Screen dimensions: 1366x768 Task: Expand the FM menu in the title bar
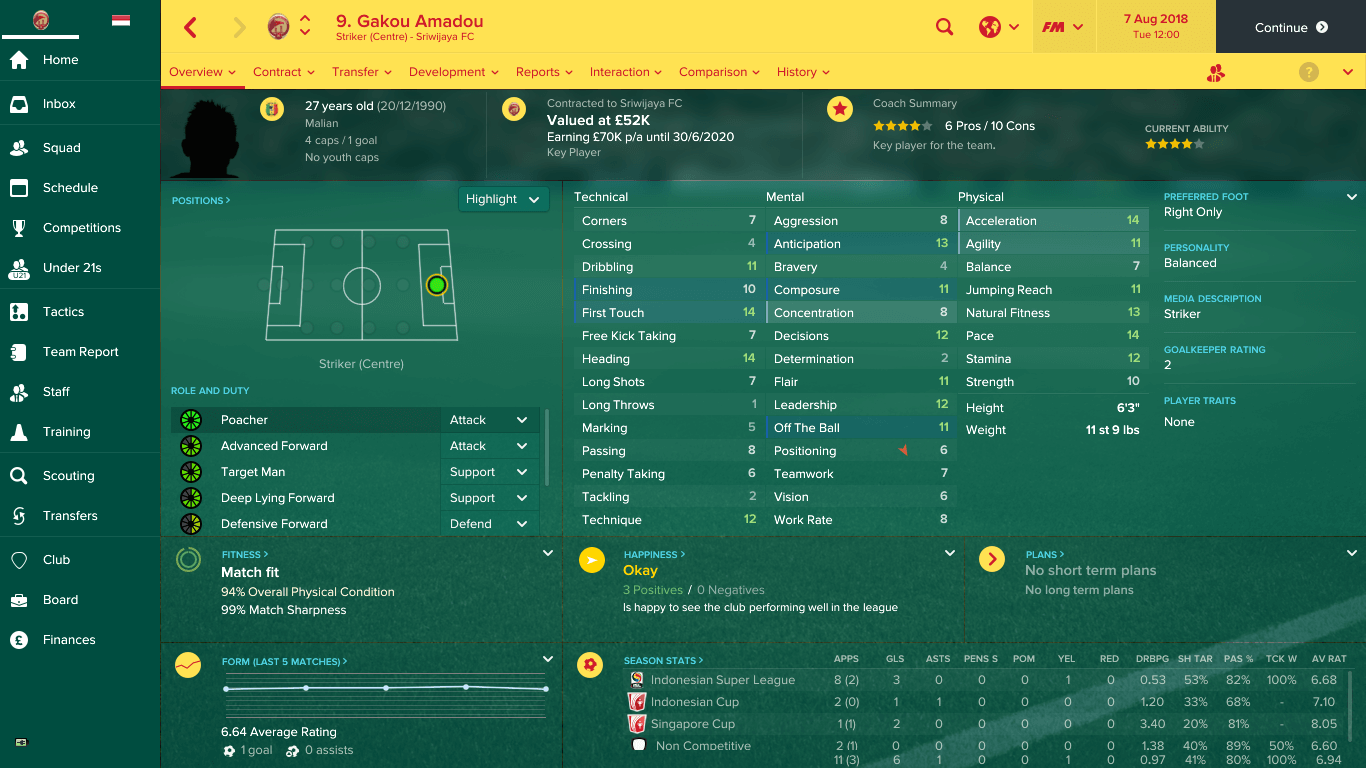coord(1064,26)
